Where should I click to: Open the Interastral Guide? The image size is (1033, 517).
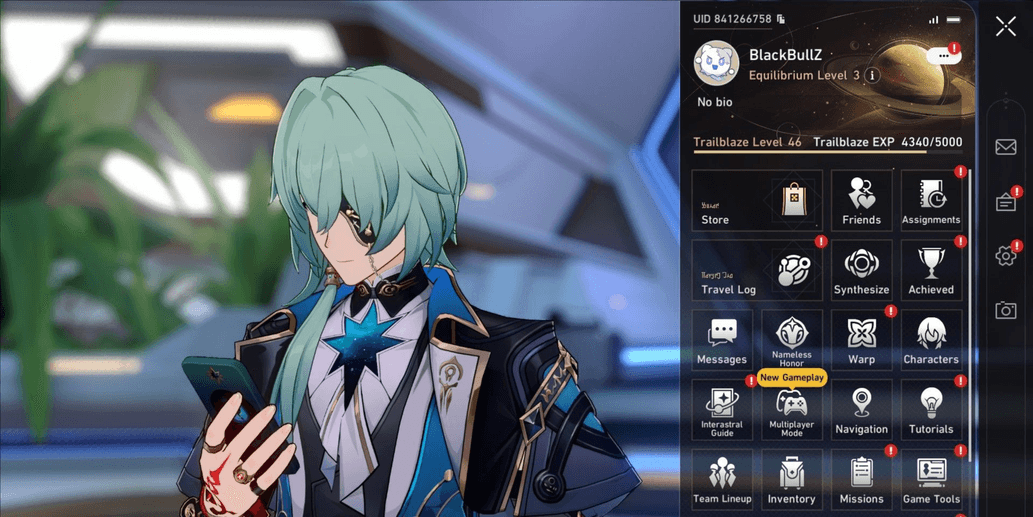click(722, 411)
